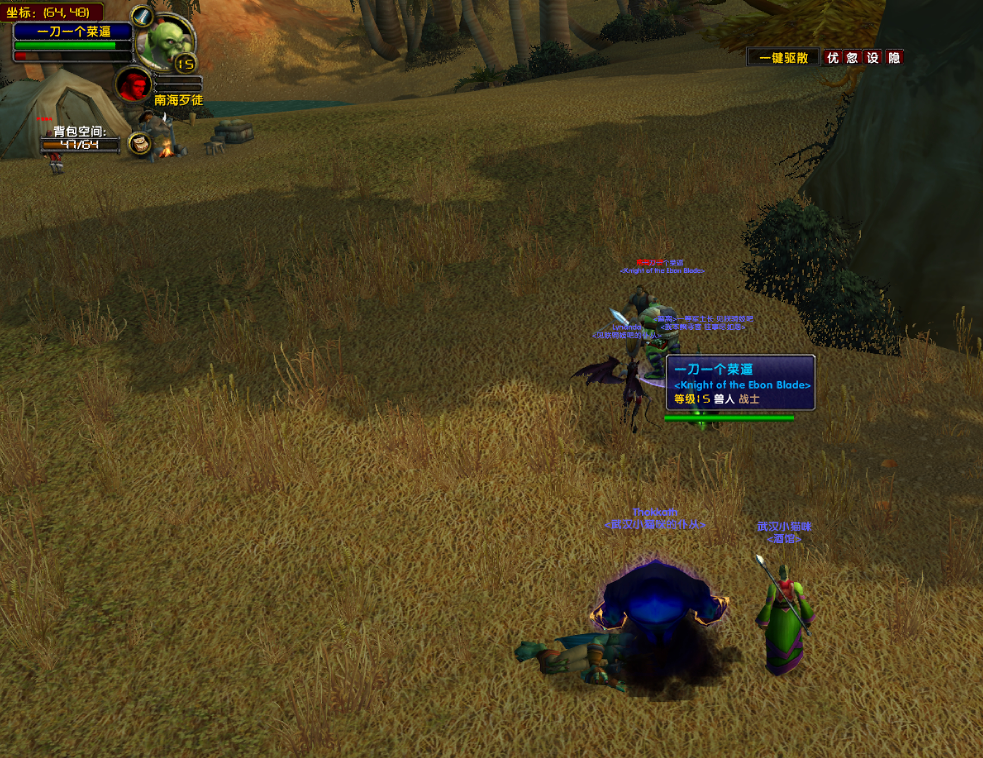Click the red 南海歹徒 target portrait
Image resolution: width=983 pixels, height=758 pixels.
click(x=133, y=84)
